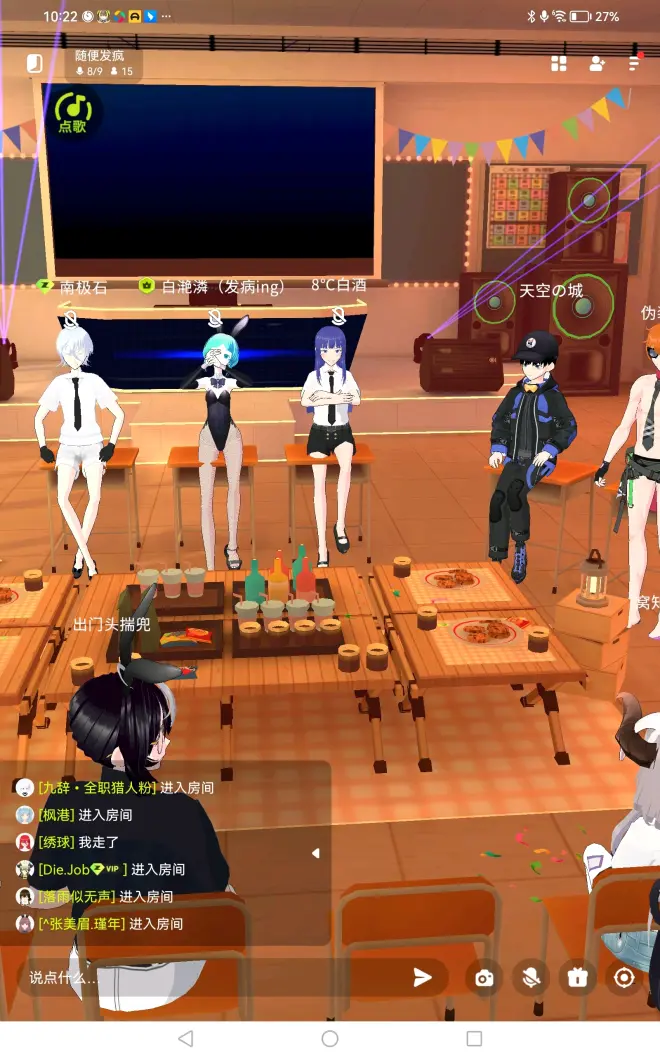Send the chat message with arrow button
Screen dimensions: 660x1056
click(x=423, y=977)
